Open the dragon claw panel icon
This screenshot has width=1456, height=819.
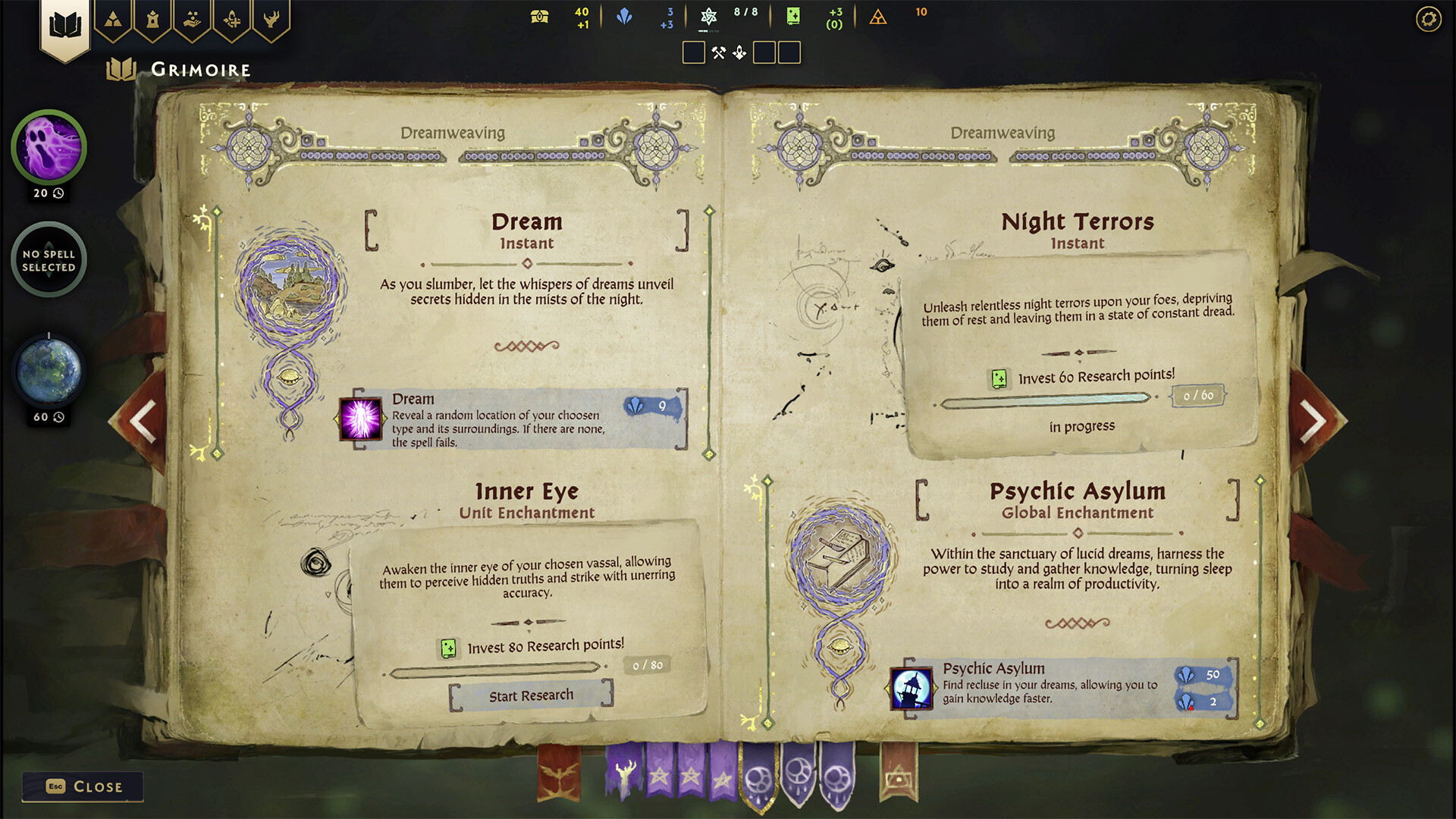click(x=271, y=20)
